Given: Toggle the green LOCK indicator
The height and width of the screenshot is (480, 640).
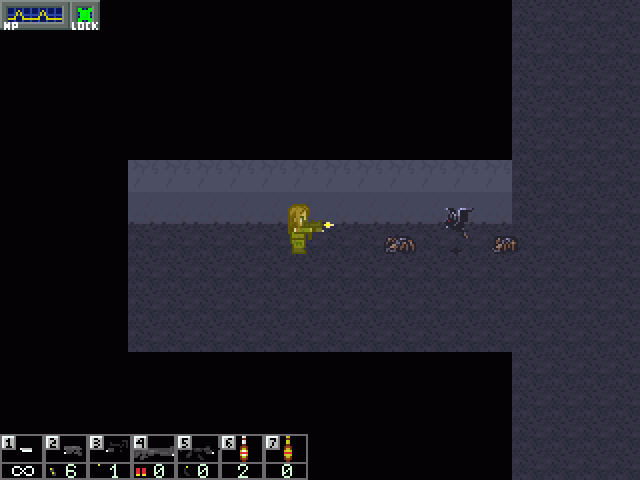Looking at the screenshot, I should (85, 16).
